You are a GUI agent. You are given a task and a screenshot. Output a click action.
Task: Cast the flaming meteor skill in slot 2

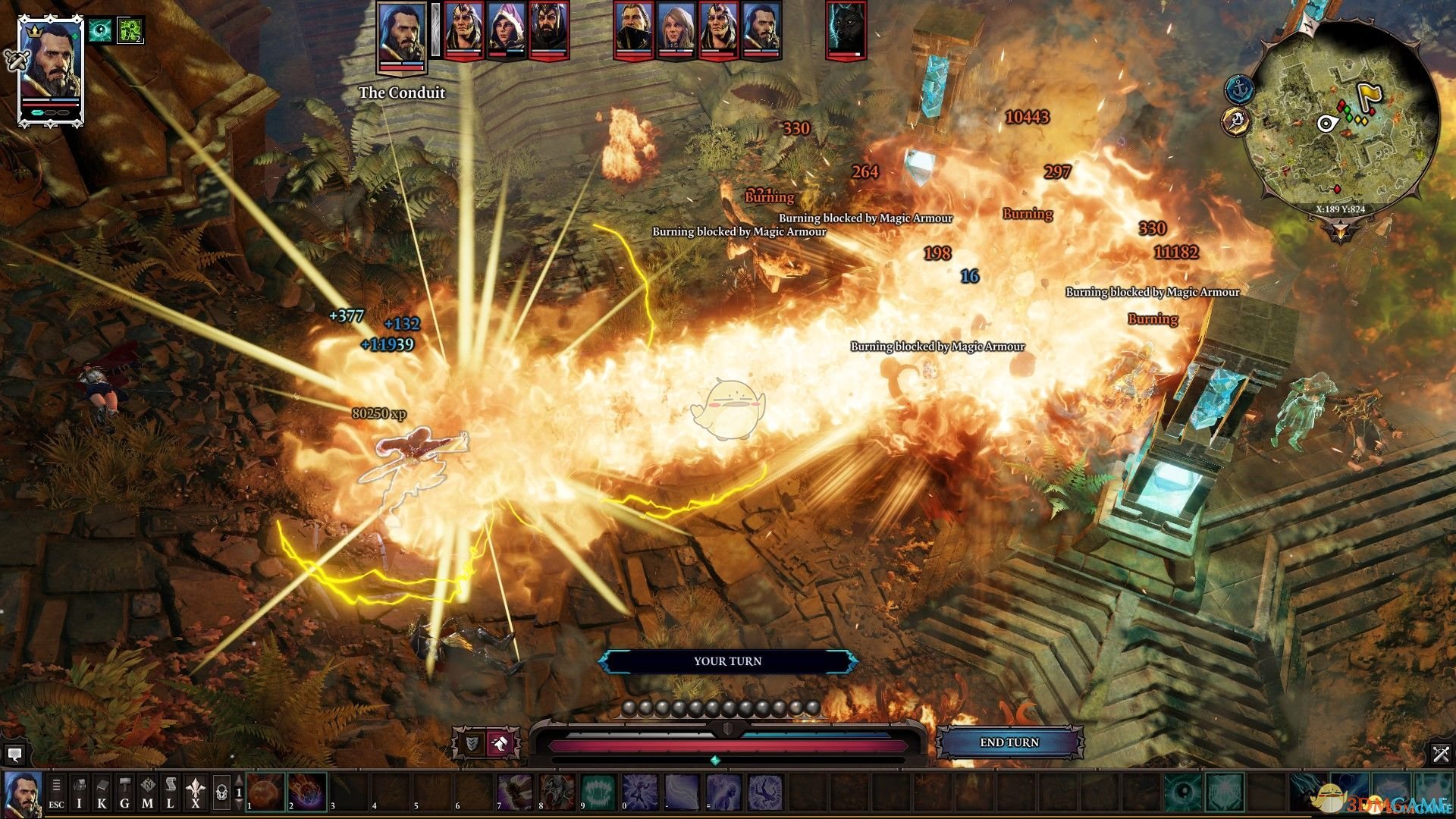pyautogui.click(x=307, y=792)
